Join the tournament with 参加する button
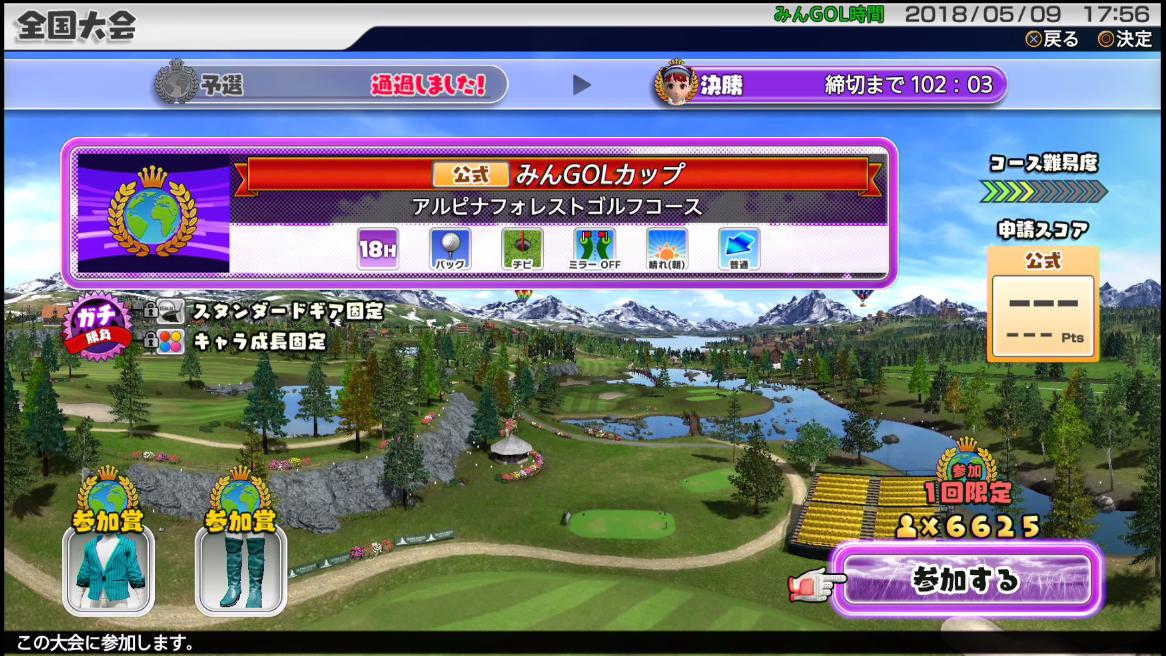The image size is (1166, 656). point(966,580)
